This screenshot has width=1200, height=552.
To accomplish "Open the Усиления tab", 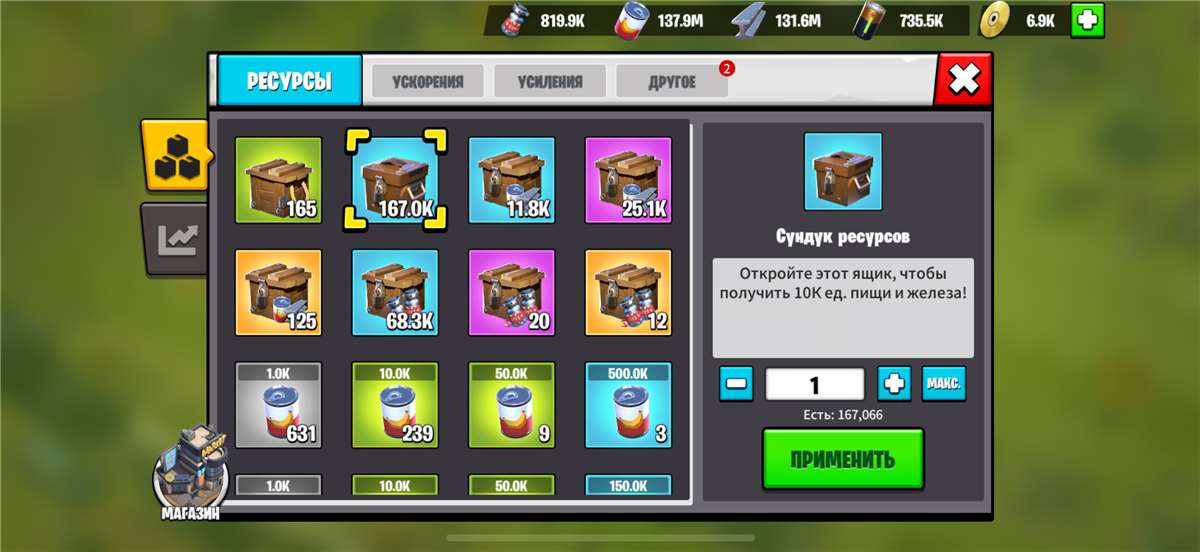I will 549,82.
